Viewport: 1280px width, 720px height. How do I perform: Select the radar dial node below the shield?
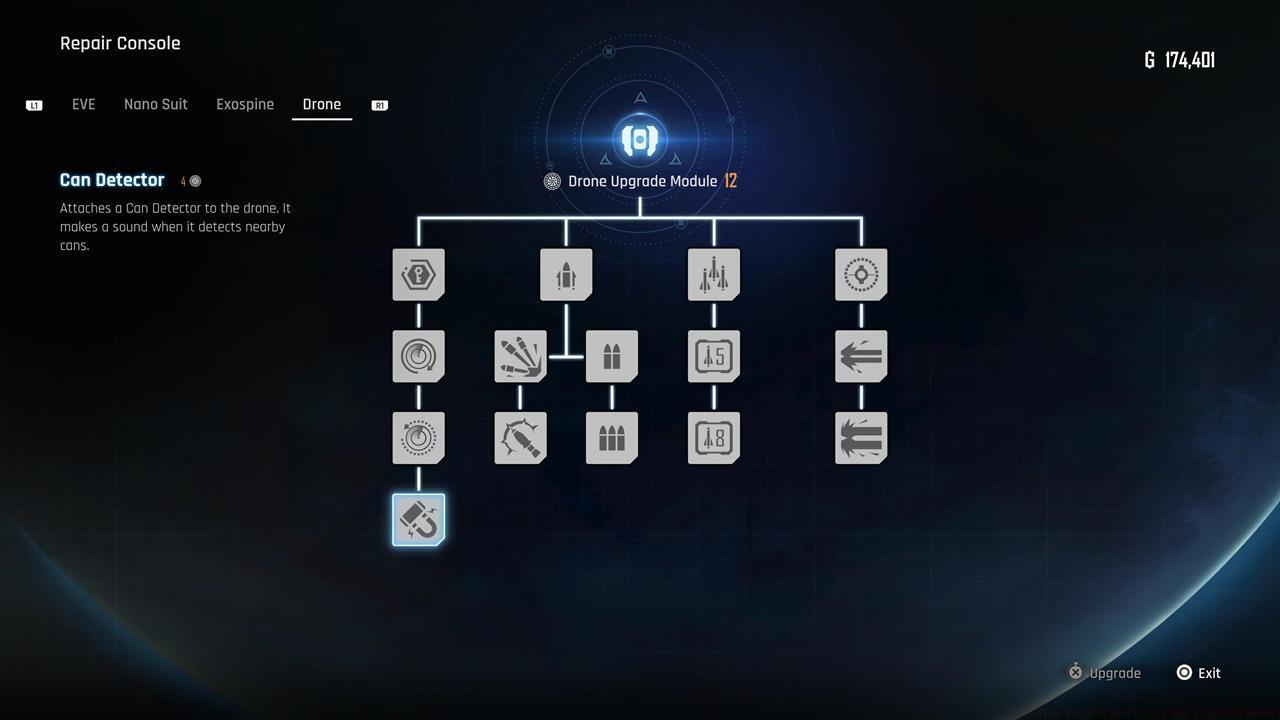click(x=418, y=356)
